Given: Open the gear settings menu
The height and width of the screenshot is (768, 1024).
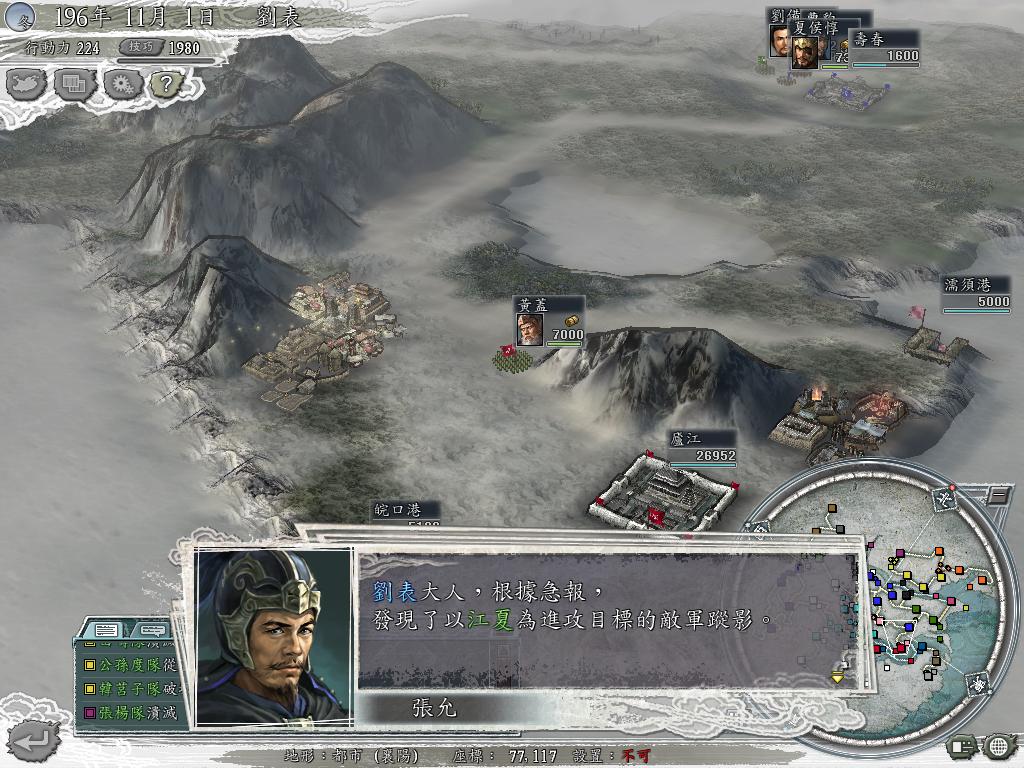Looking at the screenshot, I should (x=122, y=84).
